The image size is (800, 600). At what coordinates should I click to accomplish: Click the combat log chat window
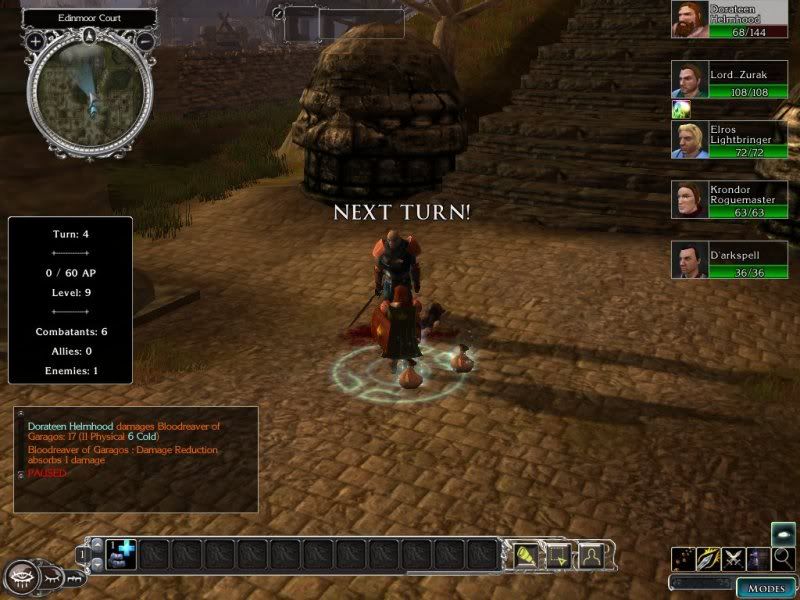point(136,458)
